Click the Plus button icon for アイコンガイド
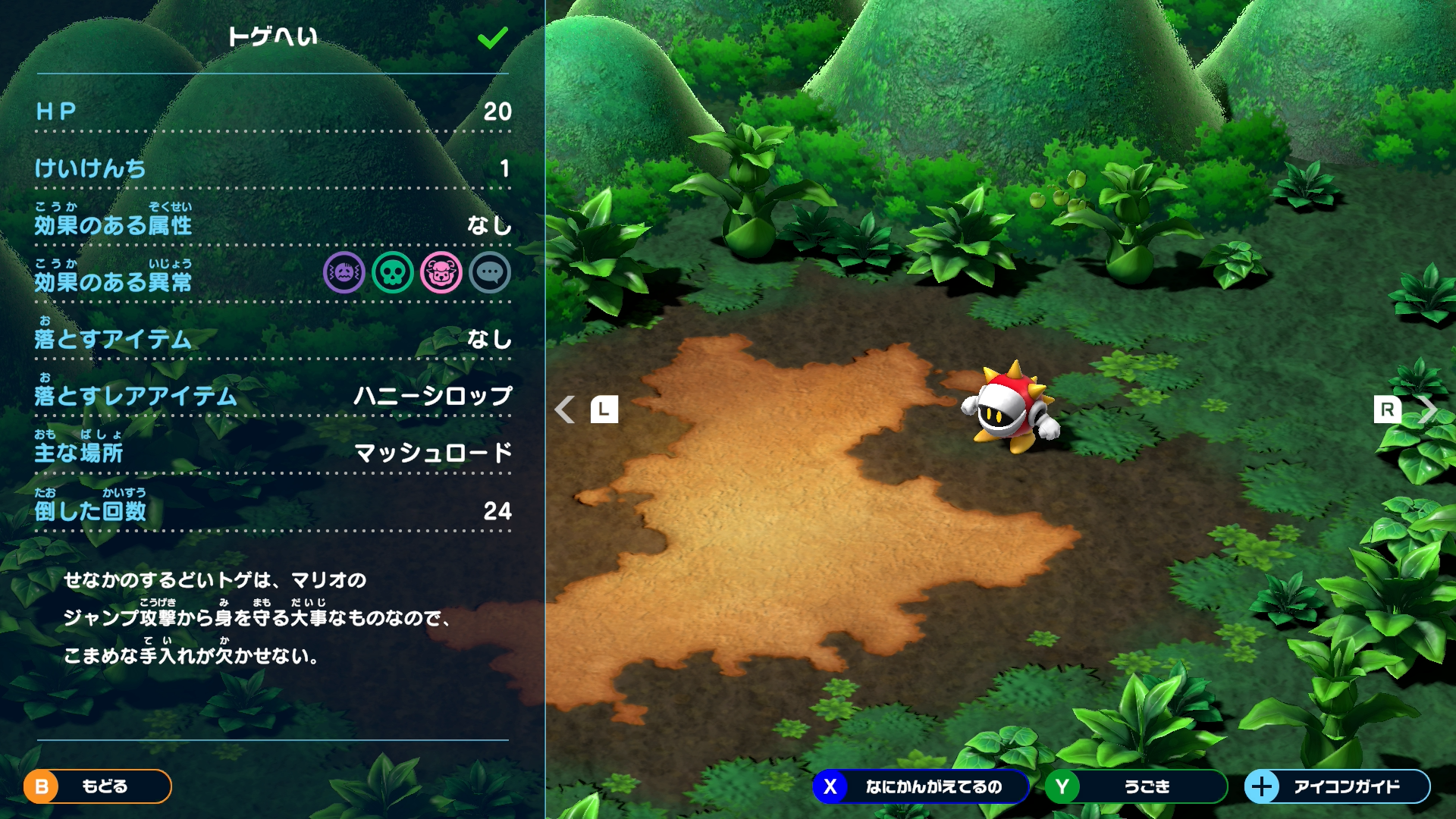Image resolution: width=1456 pixels, height=819 pixels. 1262,787
